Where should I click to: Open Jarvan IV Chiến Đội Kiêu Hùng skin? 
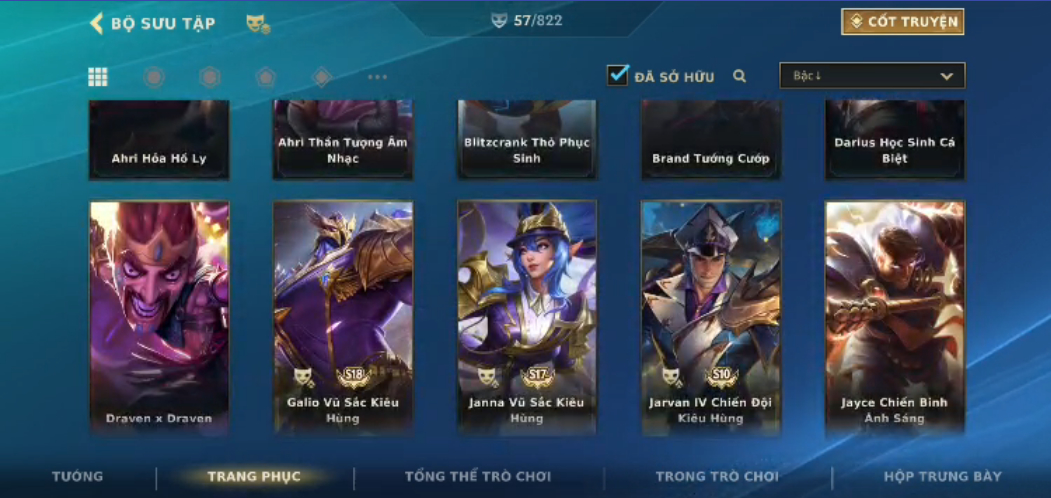pyautogui.click(x=711, y=317)
